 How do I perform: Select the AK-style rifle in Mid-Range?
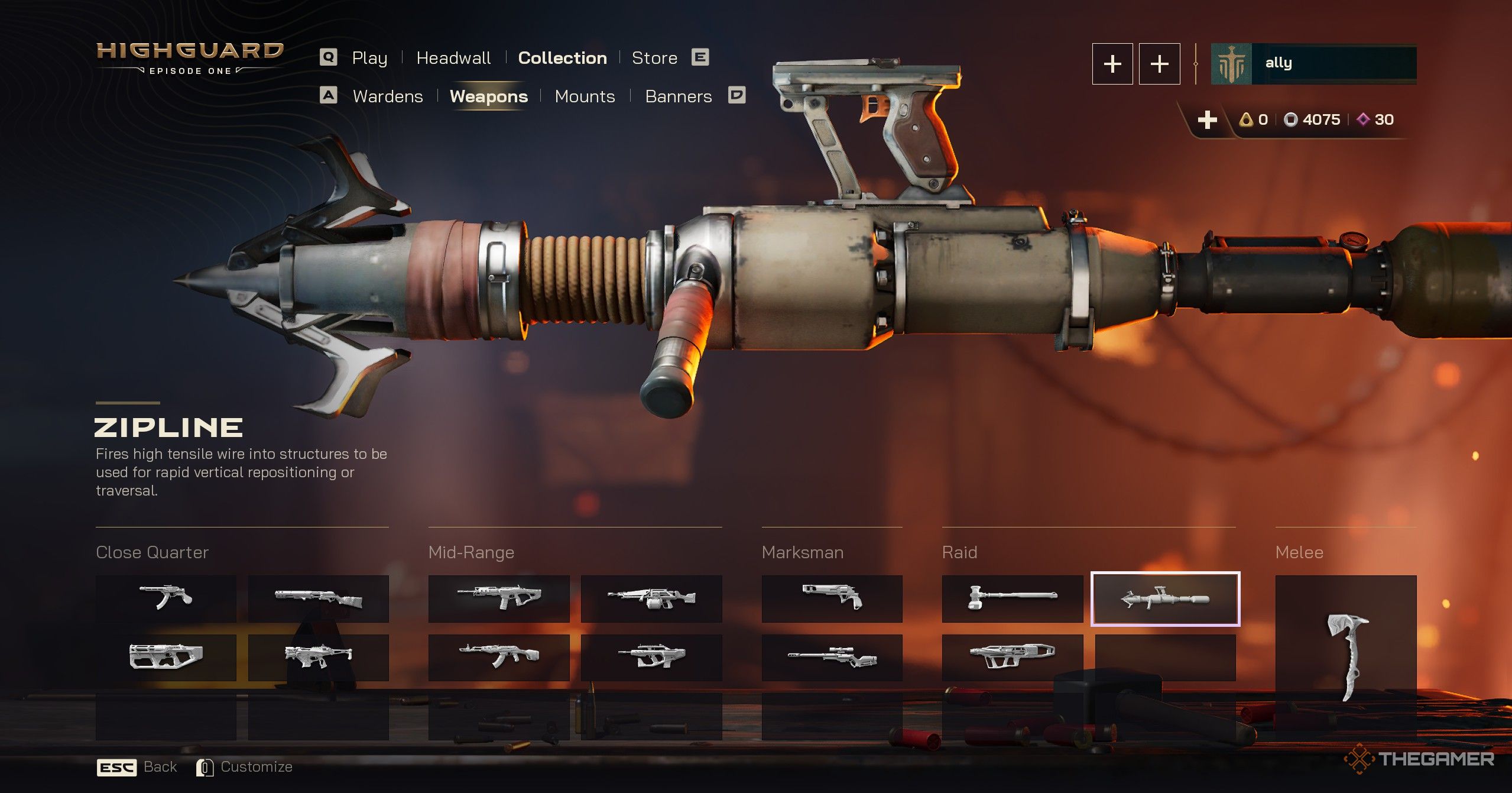click(498, 657)
